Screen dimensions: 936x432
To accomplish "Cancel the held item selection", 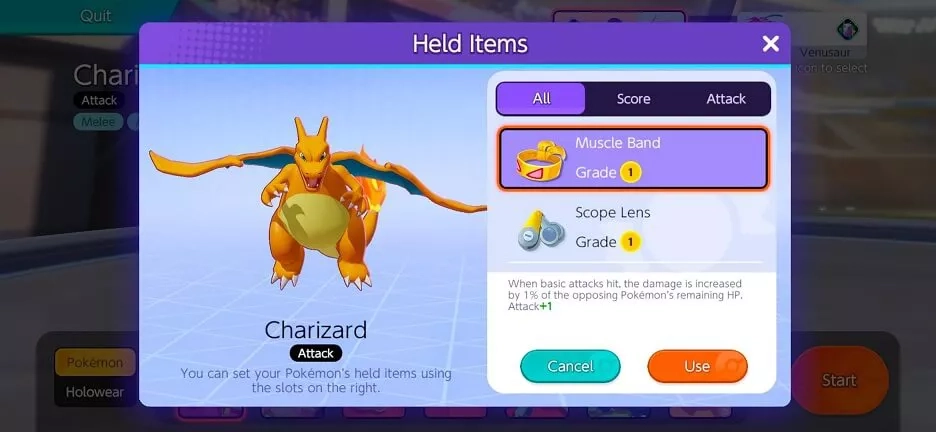I will (x=570, y=366).
